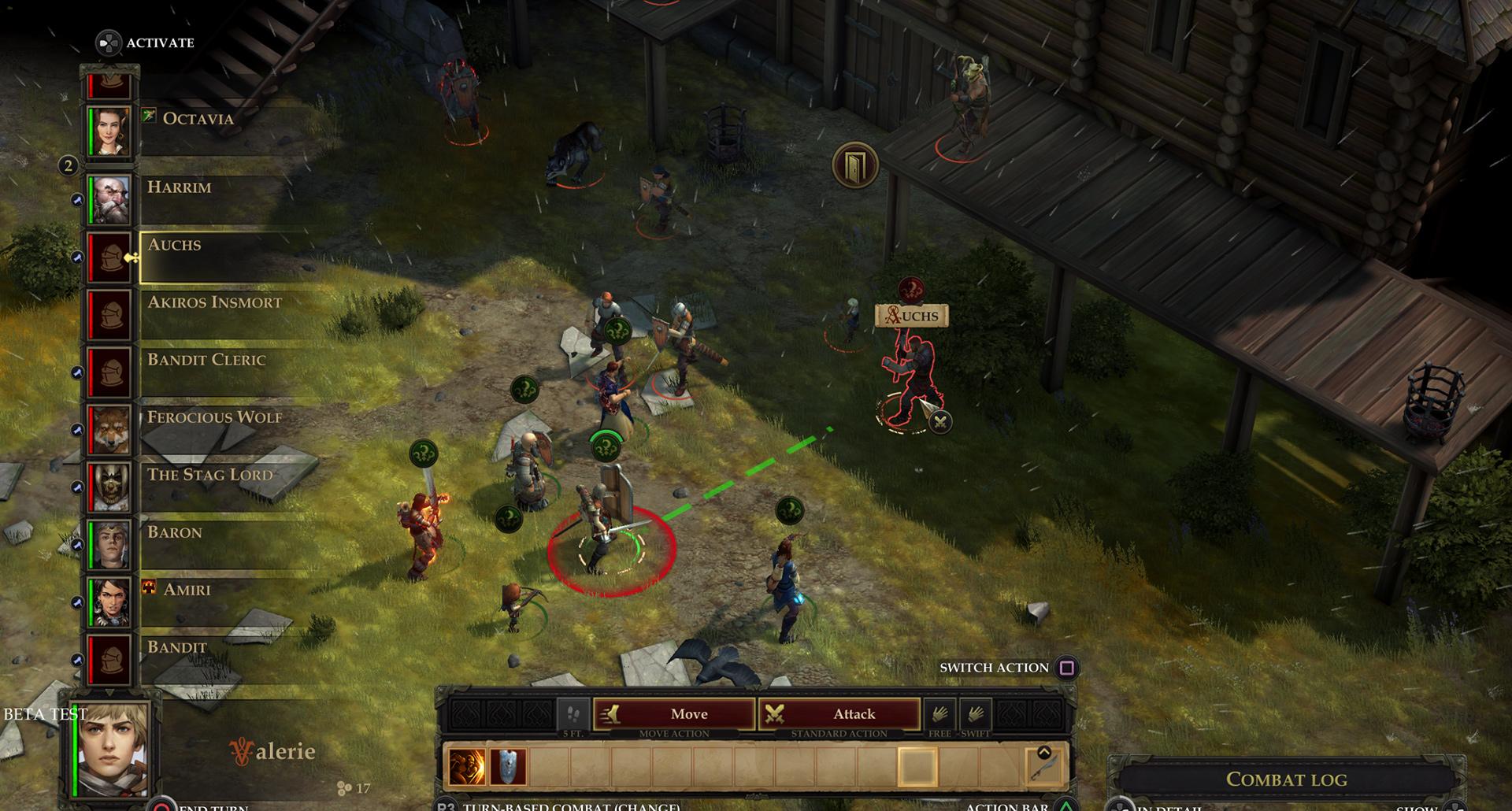1512x811 pixels.
Task: Choose The Stag Lord initiative entry
Action: (109, 487)
